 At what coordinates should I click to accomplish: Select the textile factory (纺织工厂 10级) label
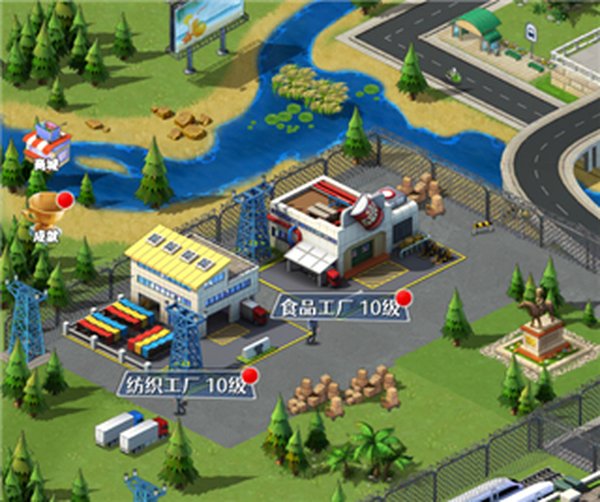point(182,384)
